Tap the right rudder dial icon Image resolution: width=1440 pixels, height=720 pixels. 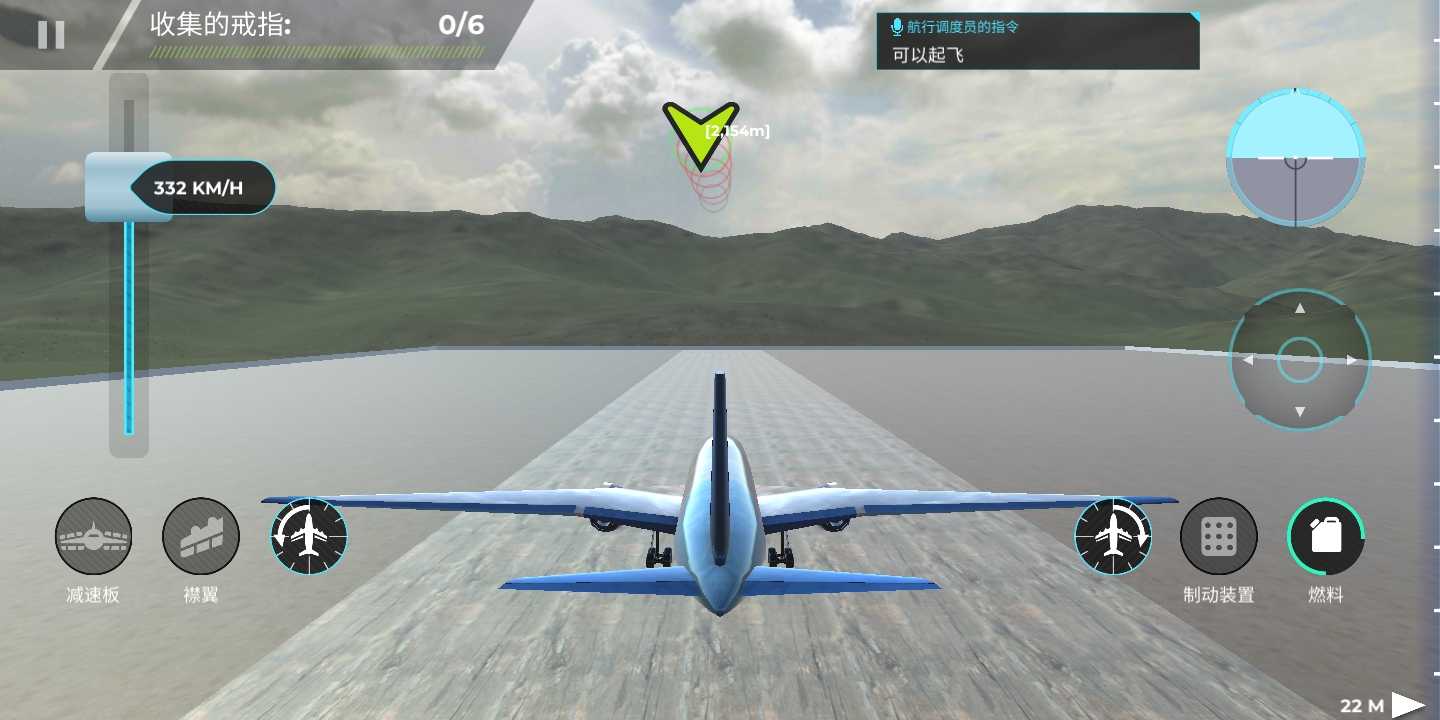[1113, 537]
